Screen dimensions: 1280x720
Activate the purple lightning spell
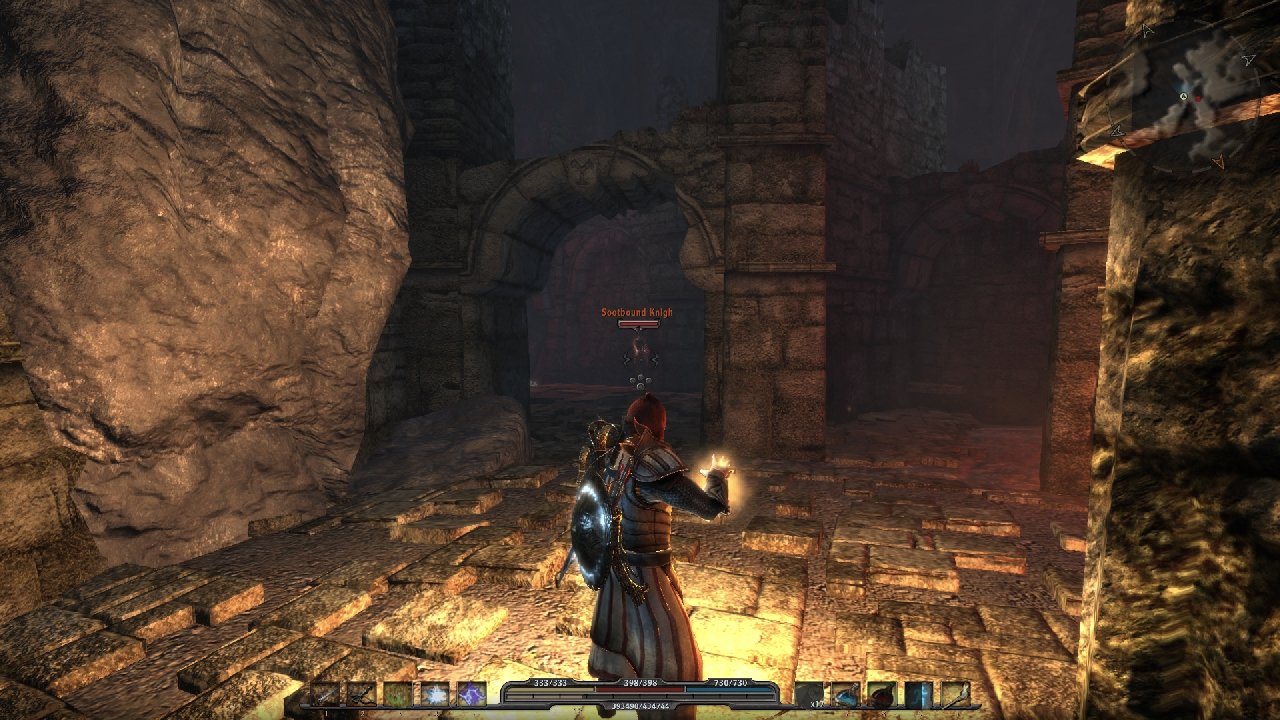471,694
